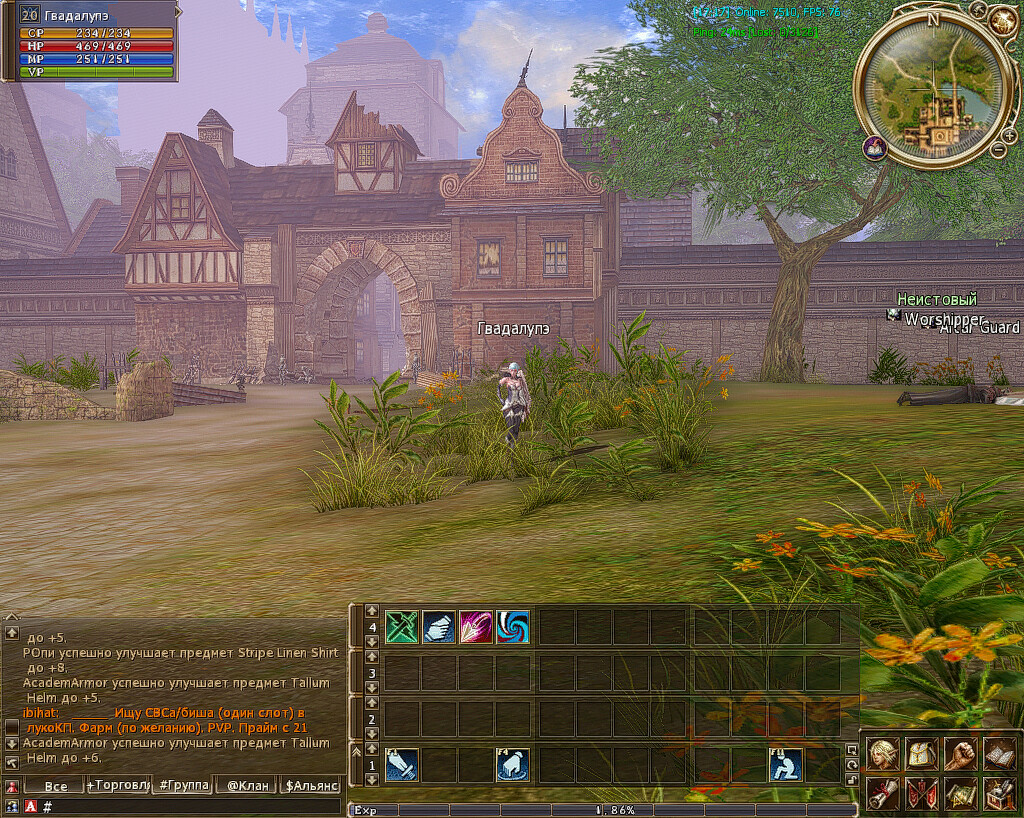Viewport: 1024px width, 818px height.
Task: Switch chat to the Клан tab
Action: [x=246, y=785]
